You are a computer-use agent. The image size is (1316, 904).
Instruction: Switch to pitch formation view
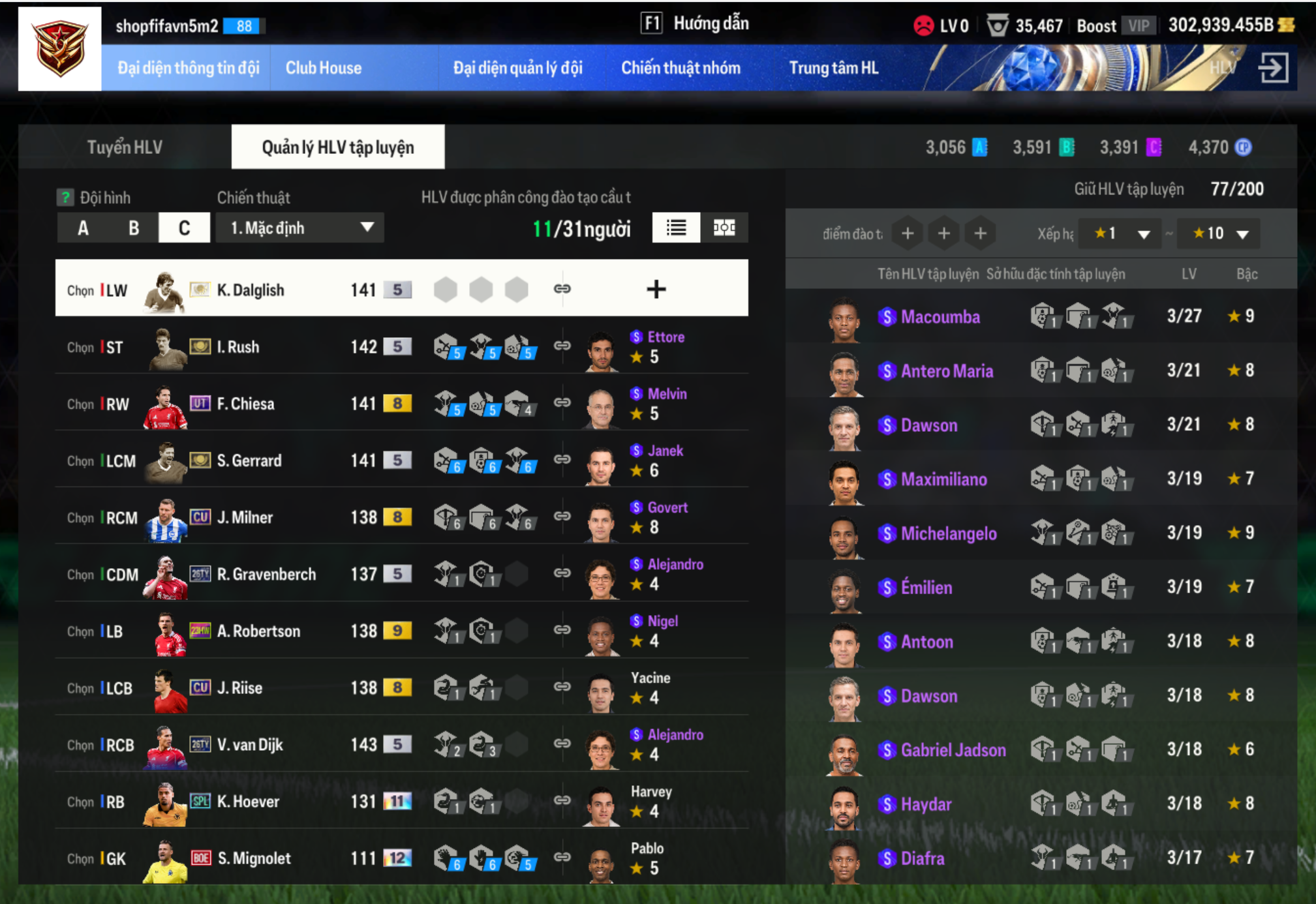pos(724,228)
